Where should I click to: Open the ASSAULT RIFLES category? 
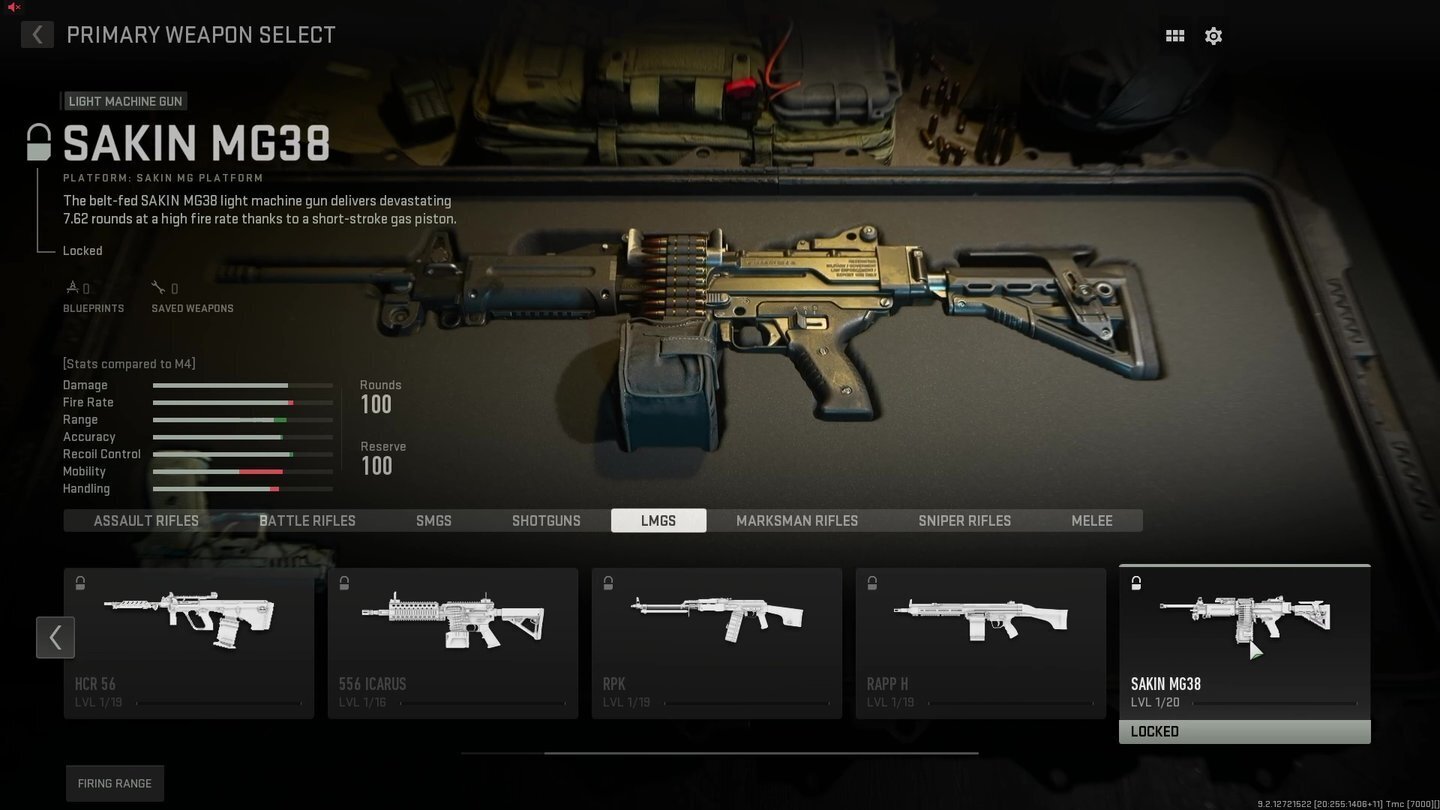(x=145, y=520)
